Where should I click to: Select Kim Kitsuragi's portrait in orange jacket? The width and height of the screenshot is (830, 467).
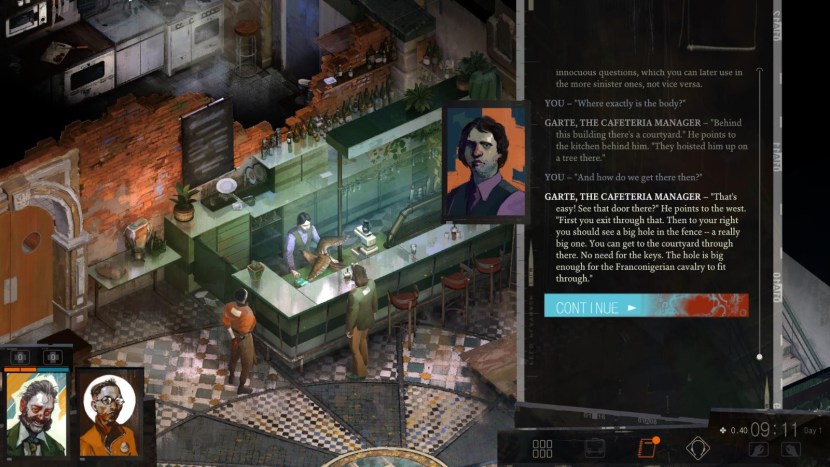pyautogui.click(x=109, y=412)
